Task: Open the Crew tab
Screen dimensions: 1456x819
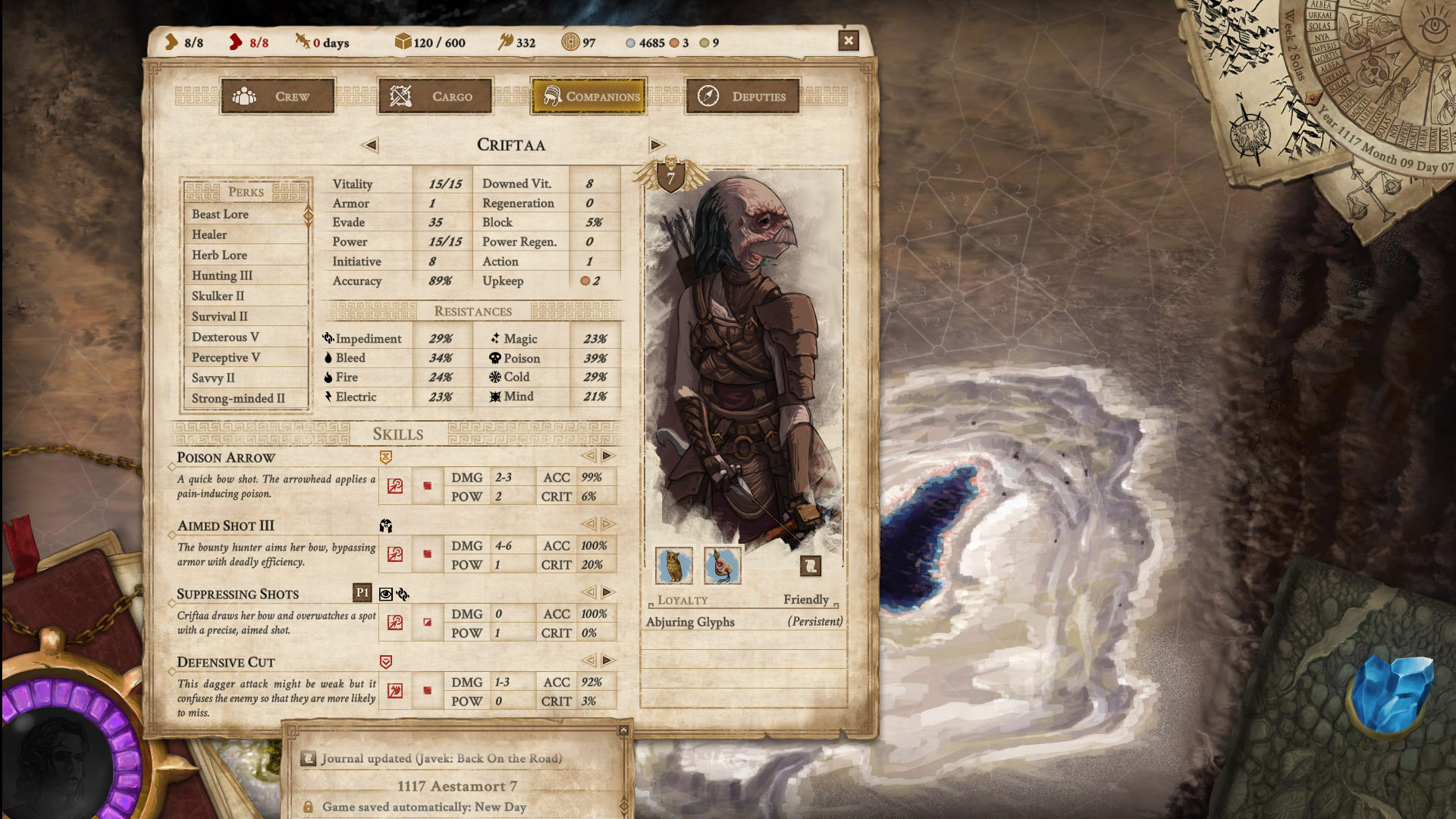Action: coord(277,96)
